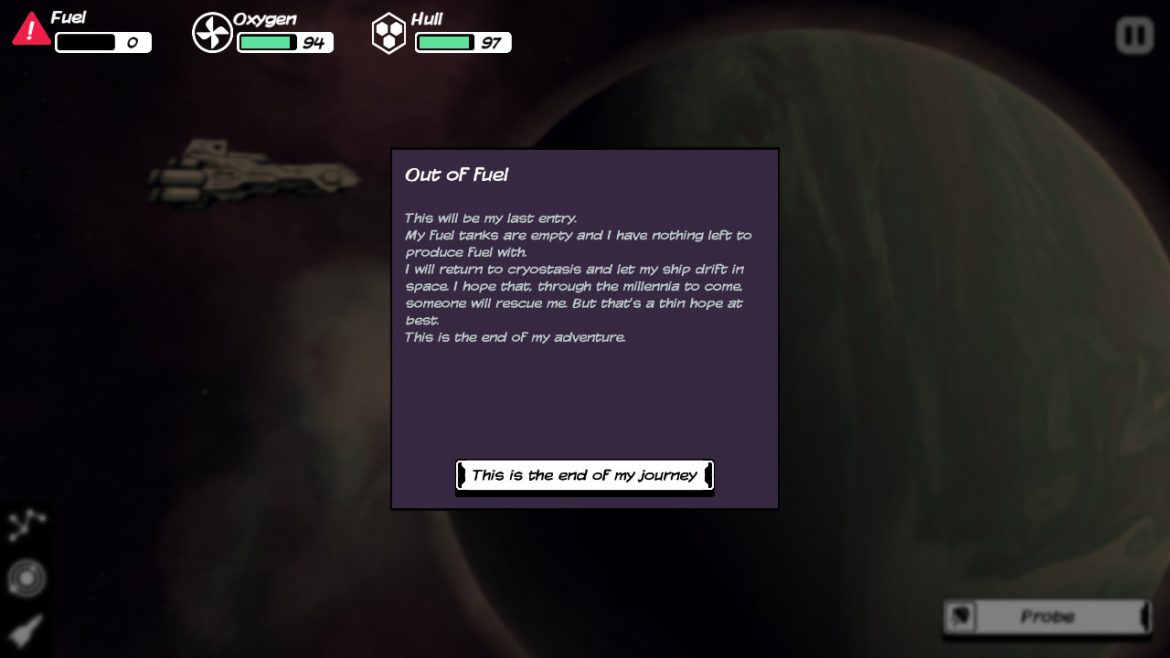Screen dimensions: 1170x658
Task: Launch the Probe
Action: click(1046, 617)
